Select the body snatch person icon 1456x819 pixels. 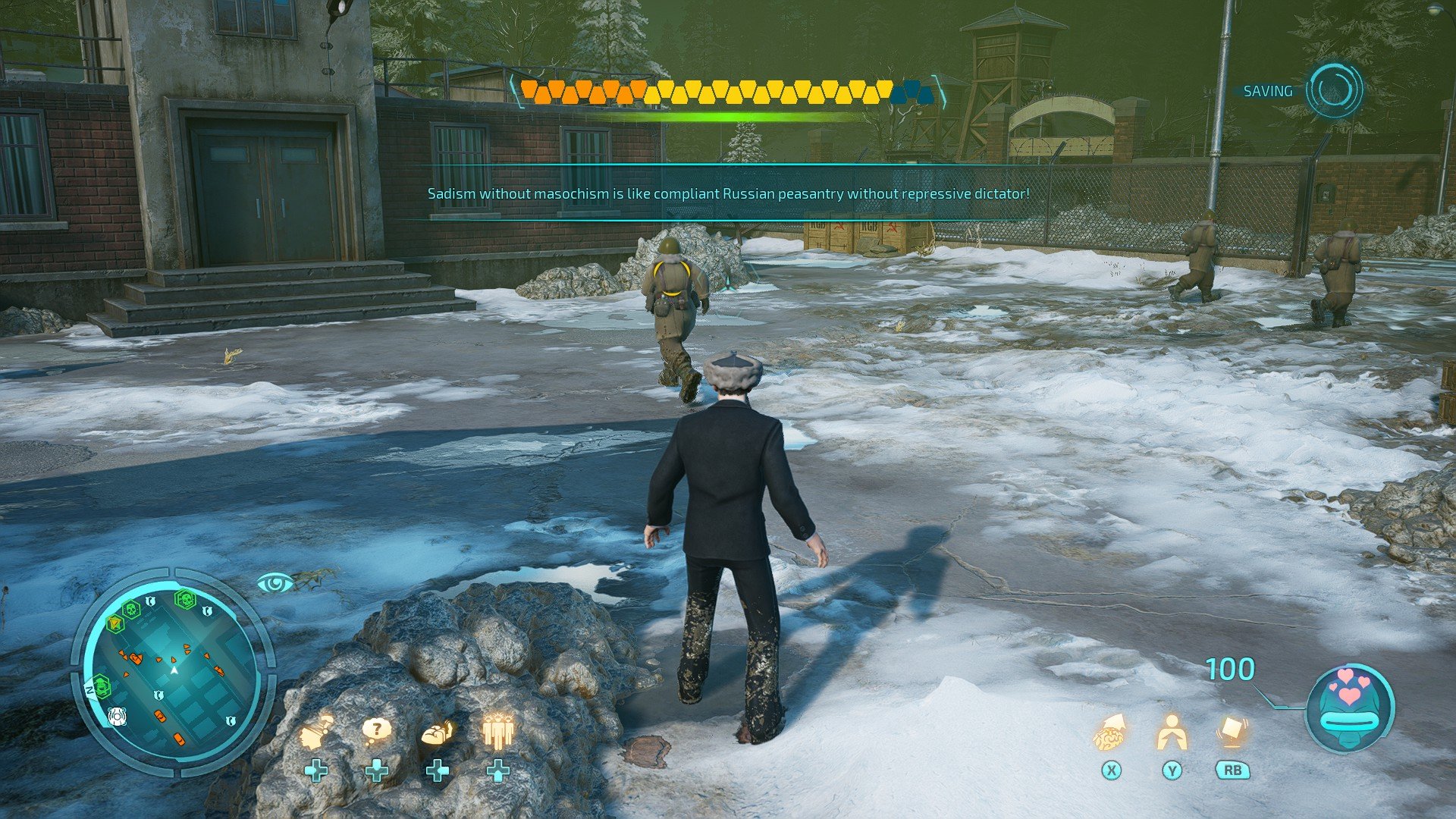coord(1172,733)
